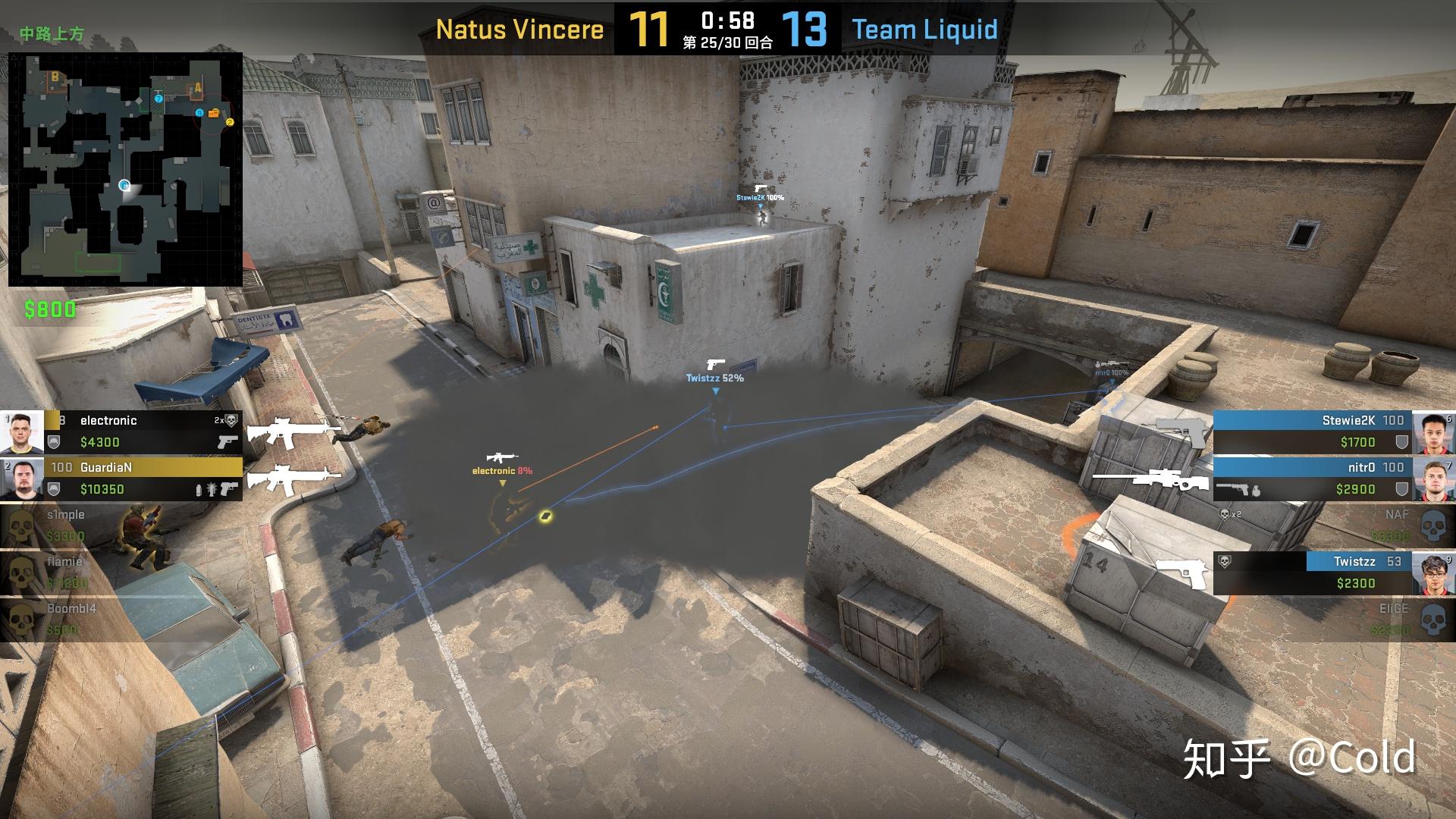The height and width of the screenshot is (819, 1456).
Task: Click Twistzz's health bar showing 53
Action: (1357, 561)
